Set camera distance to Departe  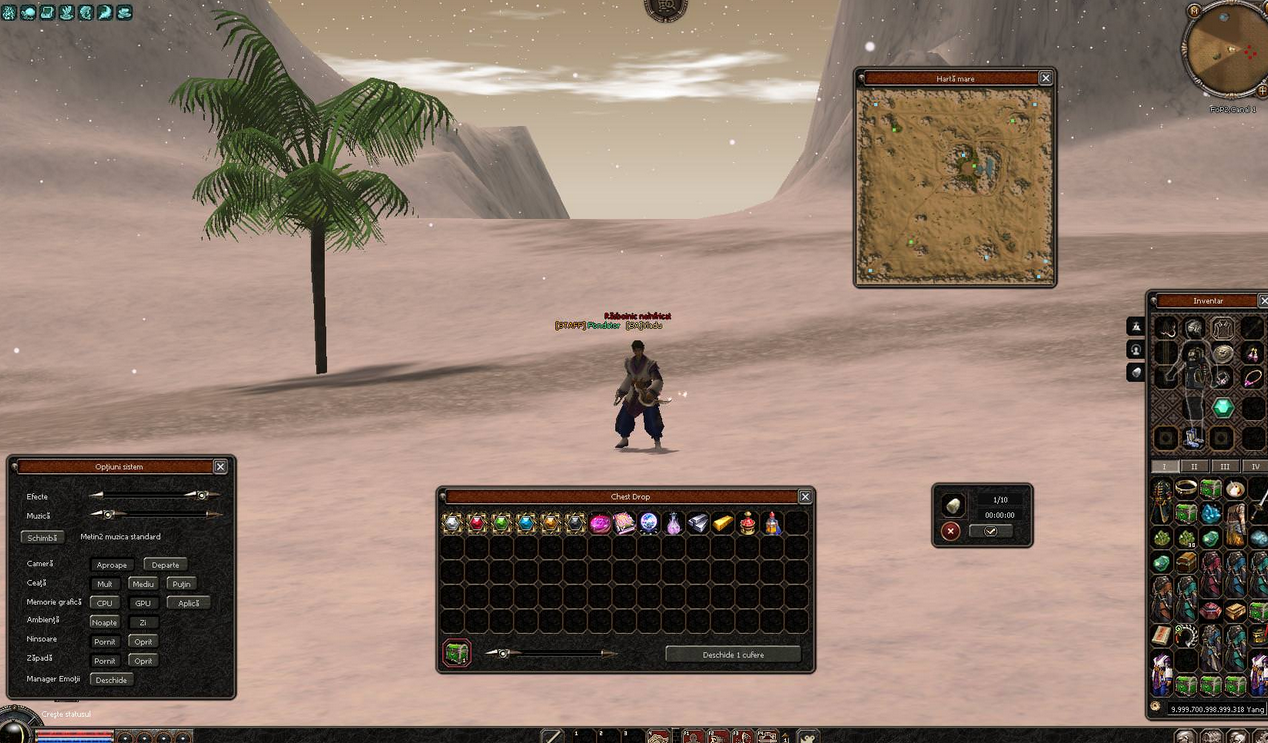pos(165,565)
